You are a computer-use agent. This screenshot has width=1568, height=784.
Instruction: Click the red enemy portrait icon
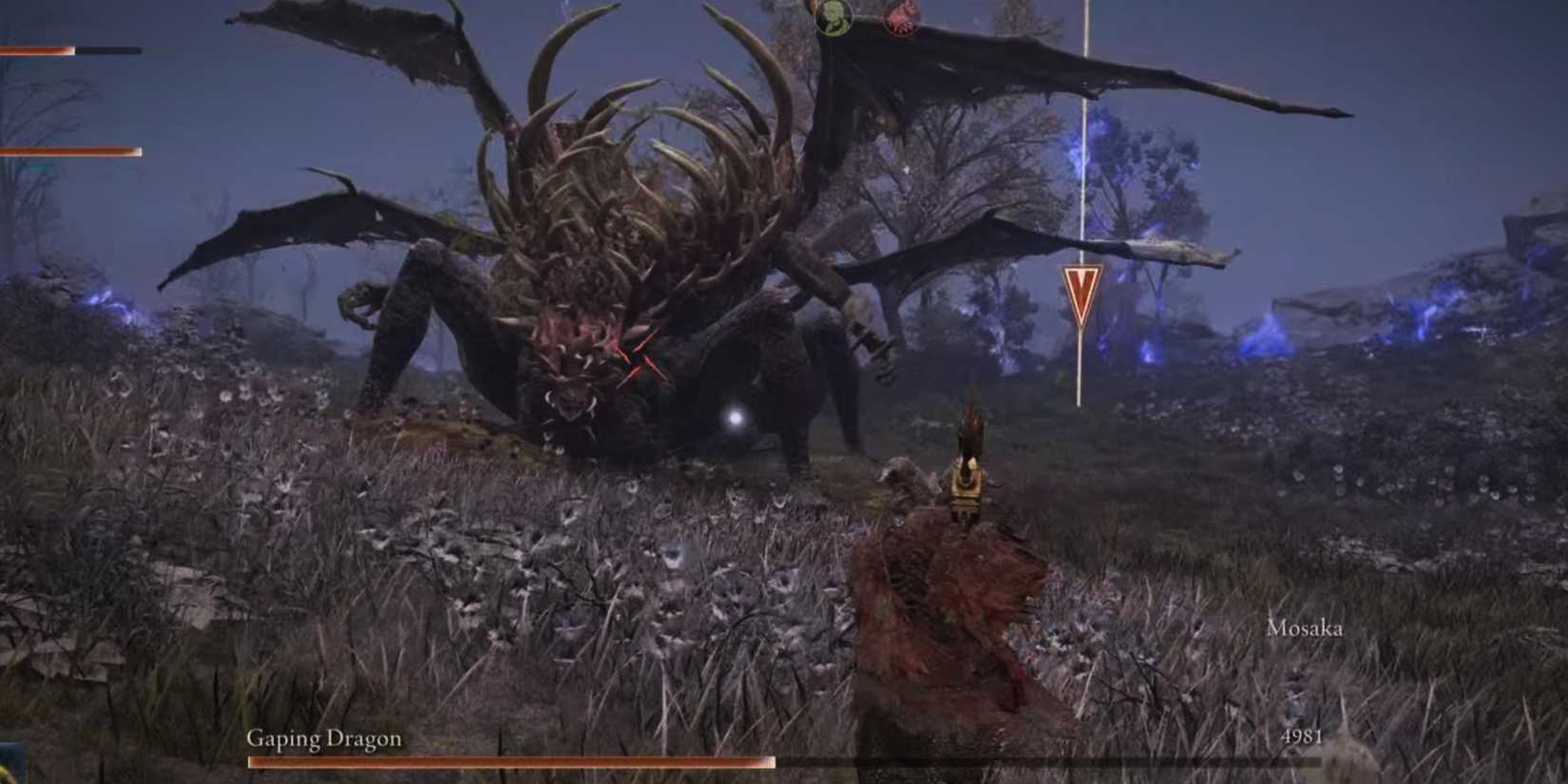[901, 19]
